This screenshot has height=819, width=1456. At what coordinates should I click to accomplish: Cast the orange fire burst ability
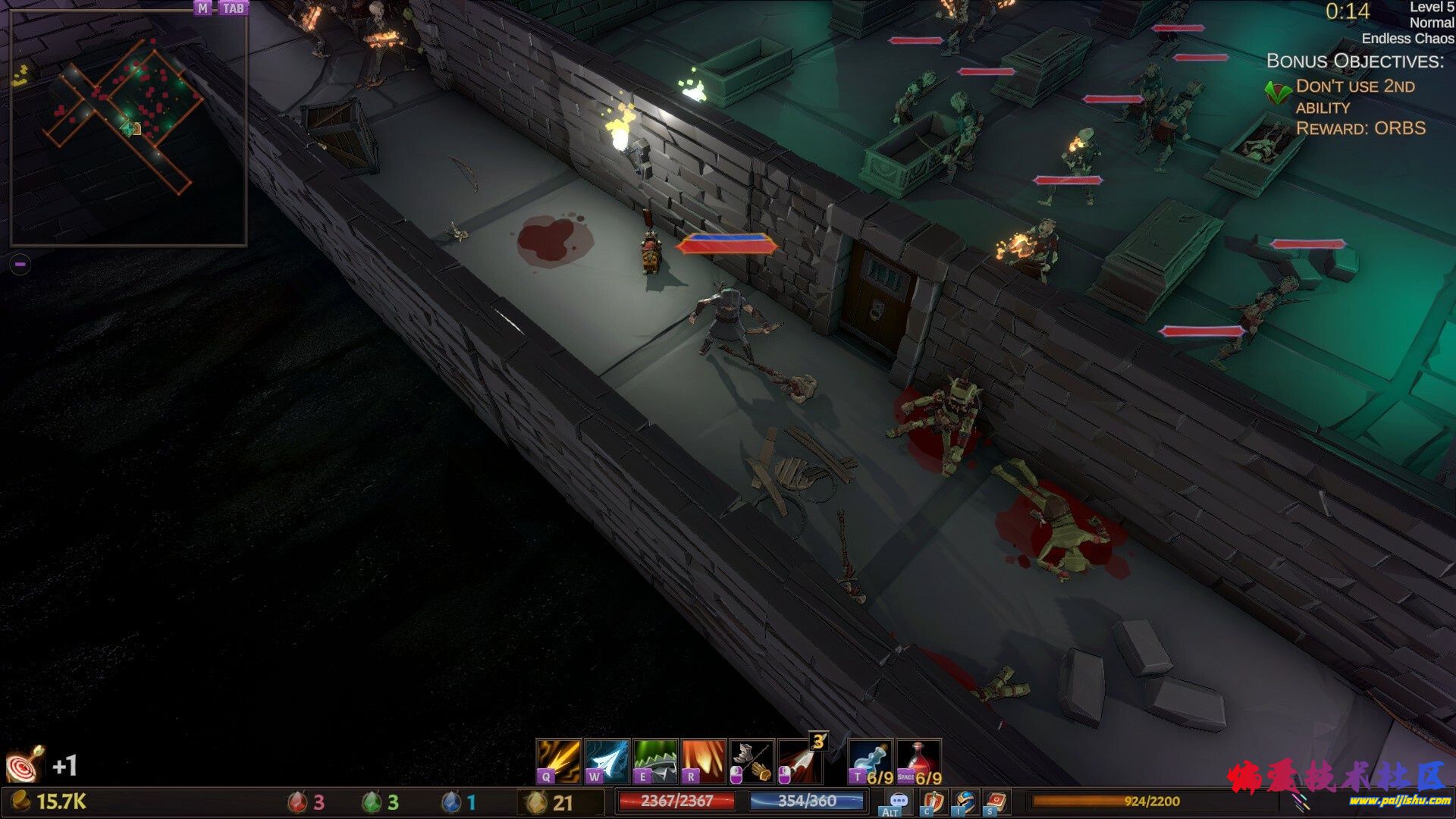tap(704, 761)
